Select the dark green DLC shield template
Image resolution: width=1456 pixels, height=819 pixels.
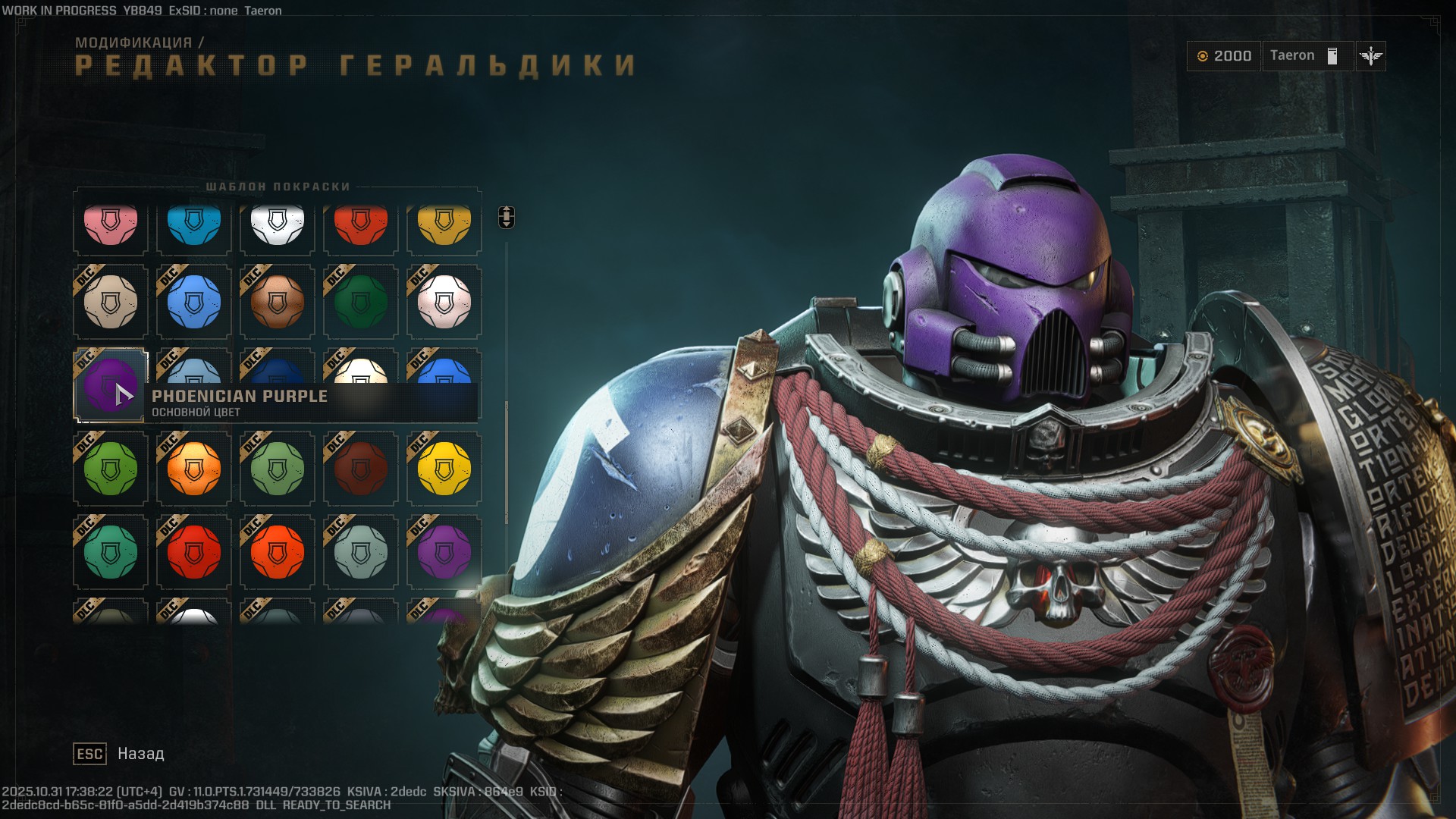(x=360, y=302)
